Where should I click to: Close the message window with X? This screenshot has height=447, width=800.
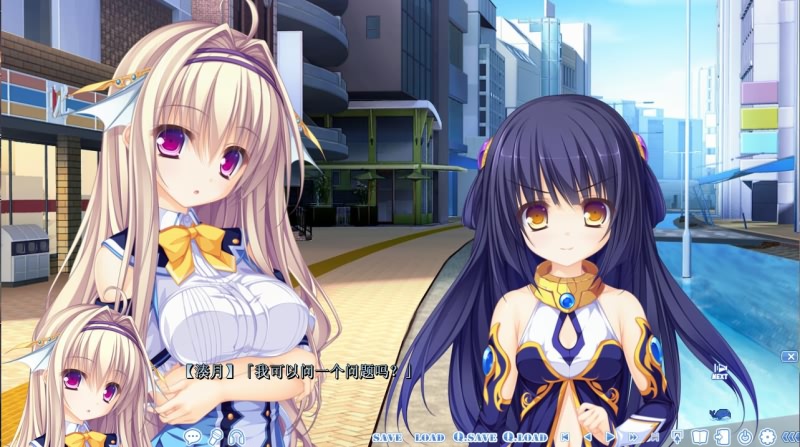tap(790, 356)
